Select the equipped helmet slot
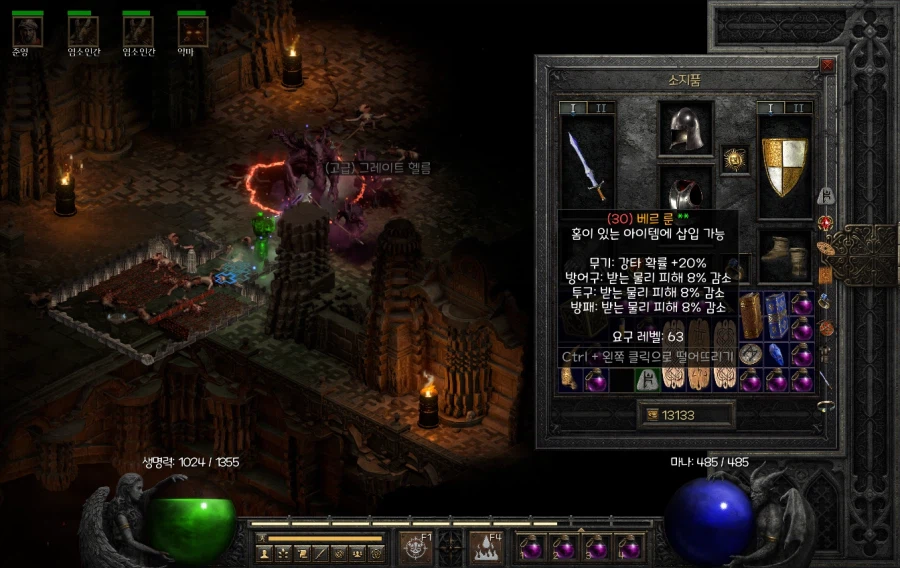 click(x=686, y=128)
